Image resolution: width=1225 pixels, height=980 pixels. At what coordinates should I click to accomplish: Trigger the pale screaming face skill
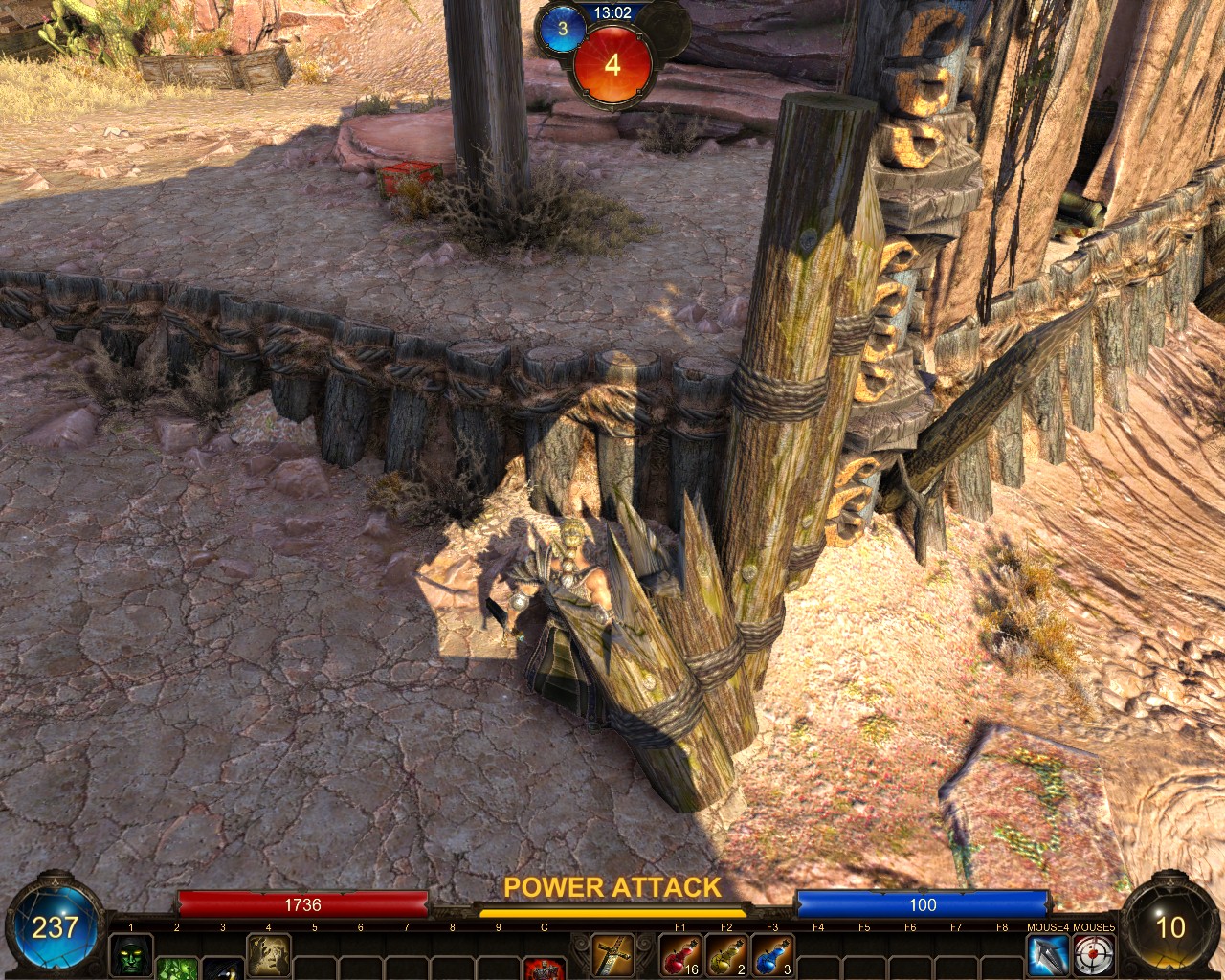(x=269, y=954)
